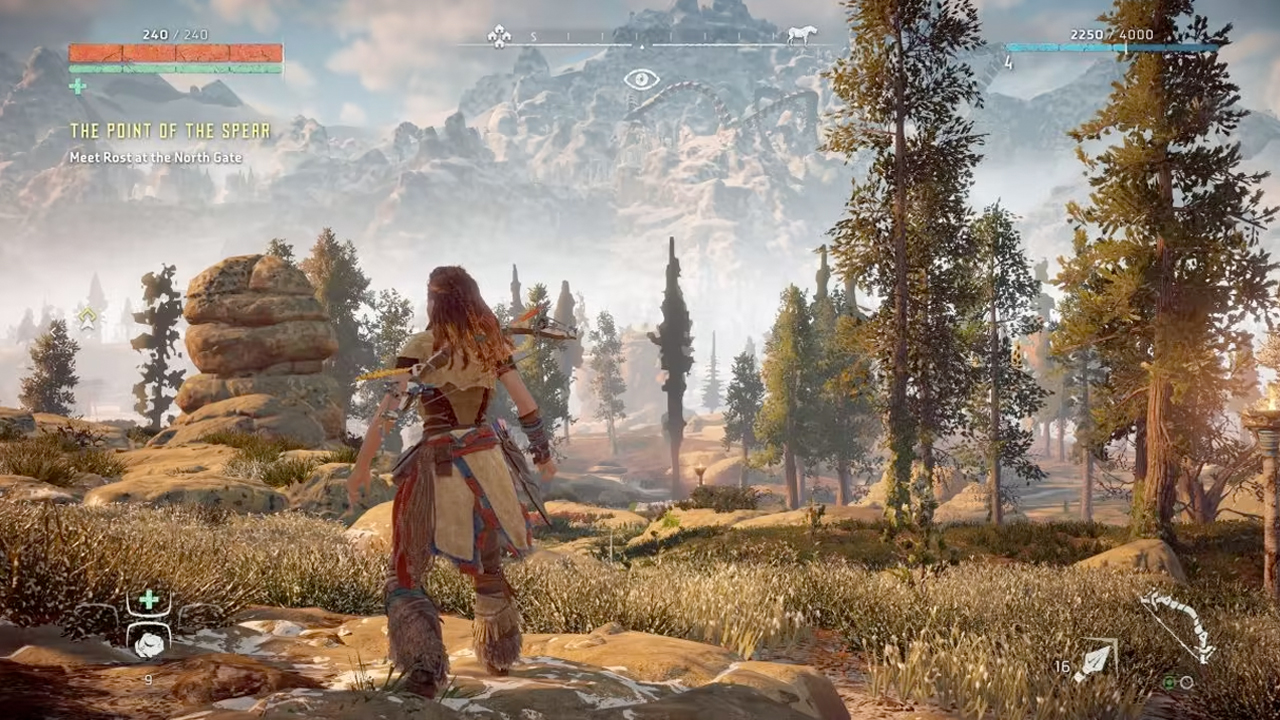Select the arrow ammo type icon
1280x720 pixels.
coord(1095,660)
